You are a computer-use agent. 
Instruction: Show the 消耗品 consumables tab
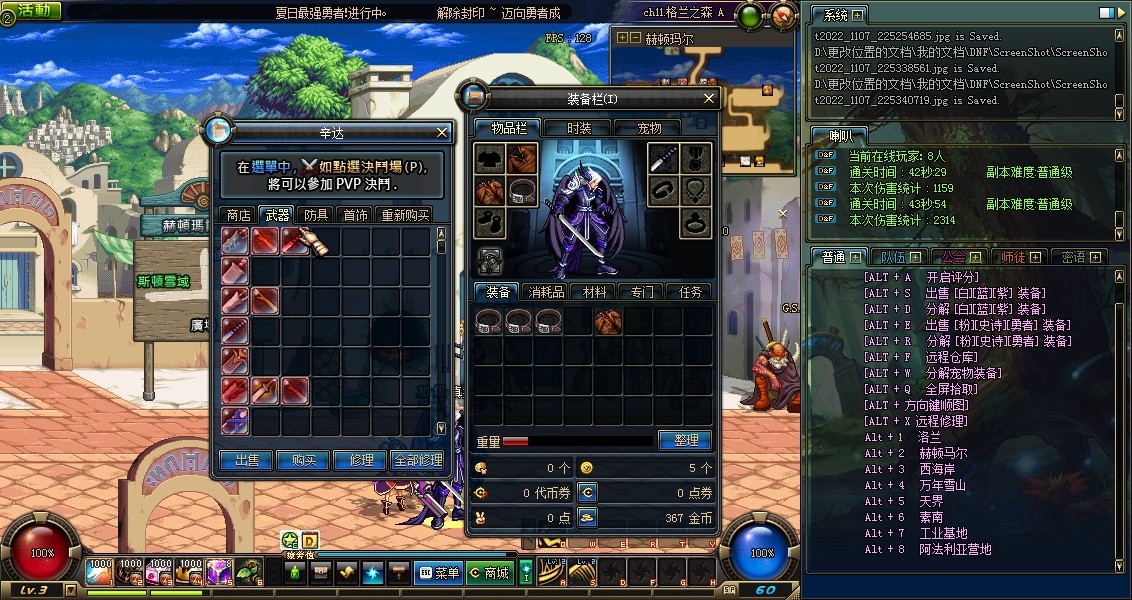546,292
